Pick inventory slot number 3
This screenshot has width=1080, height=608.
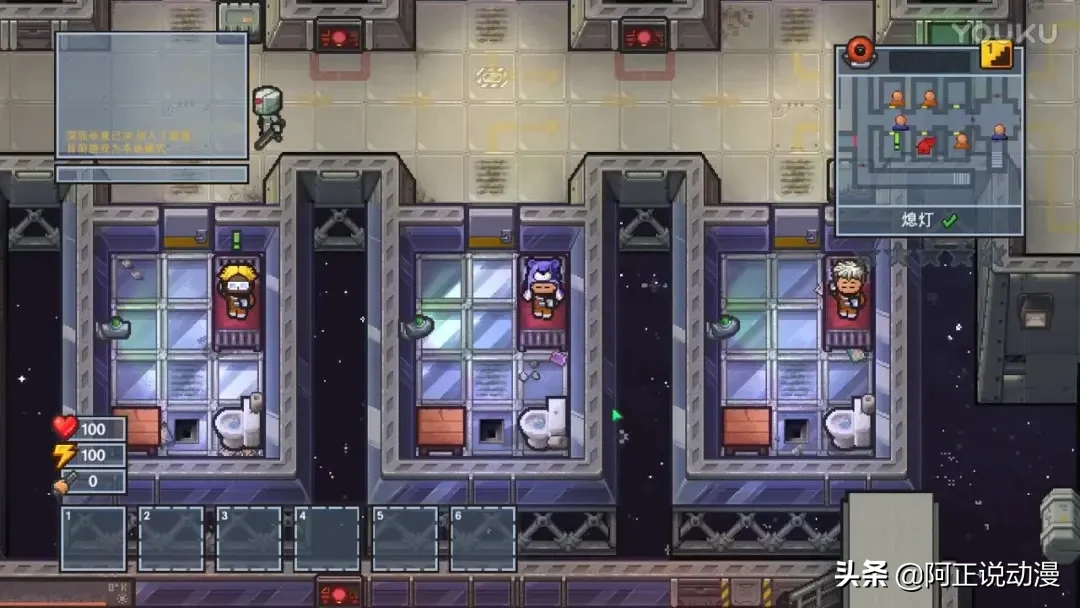(249, 539)
